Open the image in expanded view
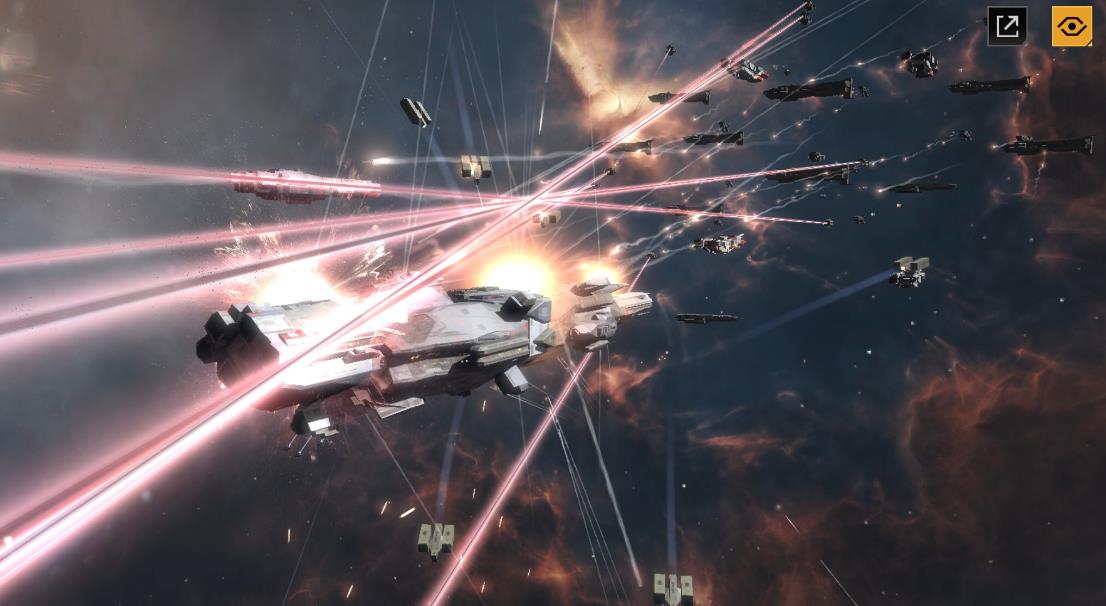Viewport: 1106px width, 606px height. click(x=1007, y=27)
